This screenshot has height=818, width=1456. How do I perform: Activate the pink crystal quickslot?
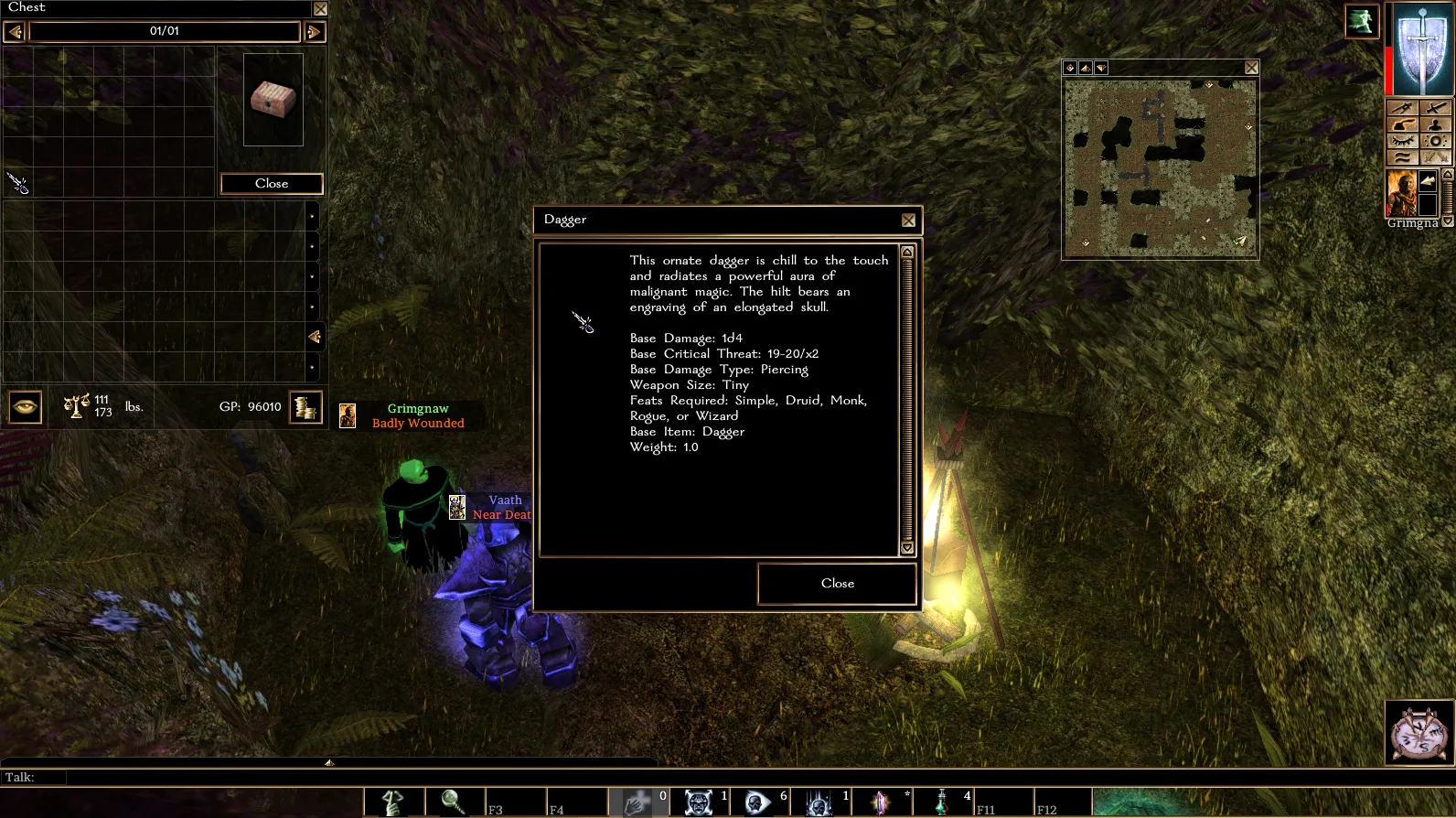[x=880, y=802]
